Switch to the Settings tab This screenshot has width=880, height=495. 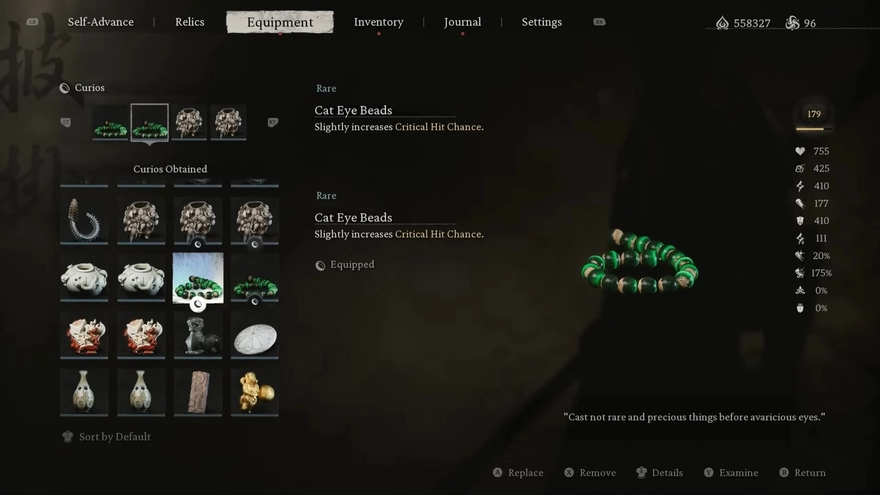point(541,22)
